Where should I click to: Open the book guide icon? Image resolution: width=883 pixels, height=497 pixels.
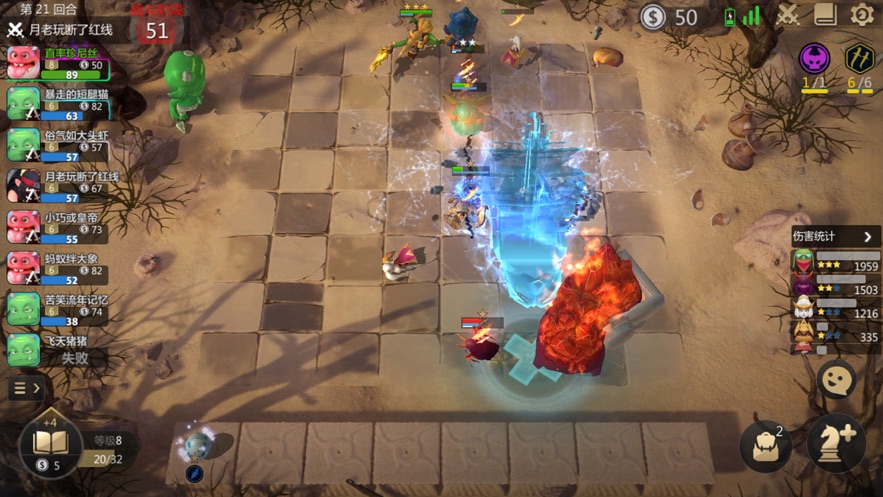[825, 15]
